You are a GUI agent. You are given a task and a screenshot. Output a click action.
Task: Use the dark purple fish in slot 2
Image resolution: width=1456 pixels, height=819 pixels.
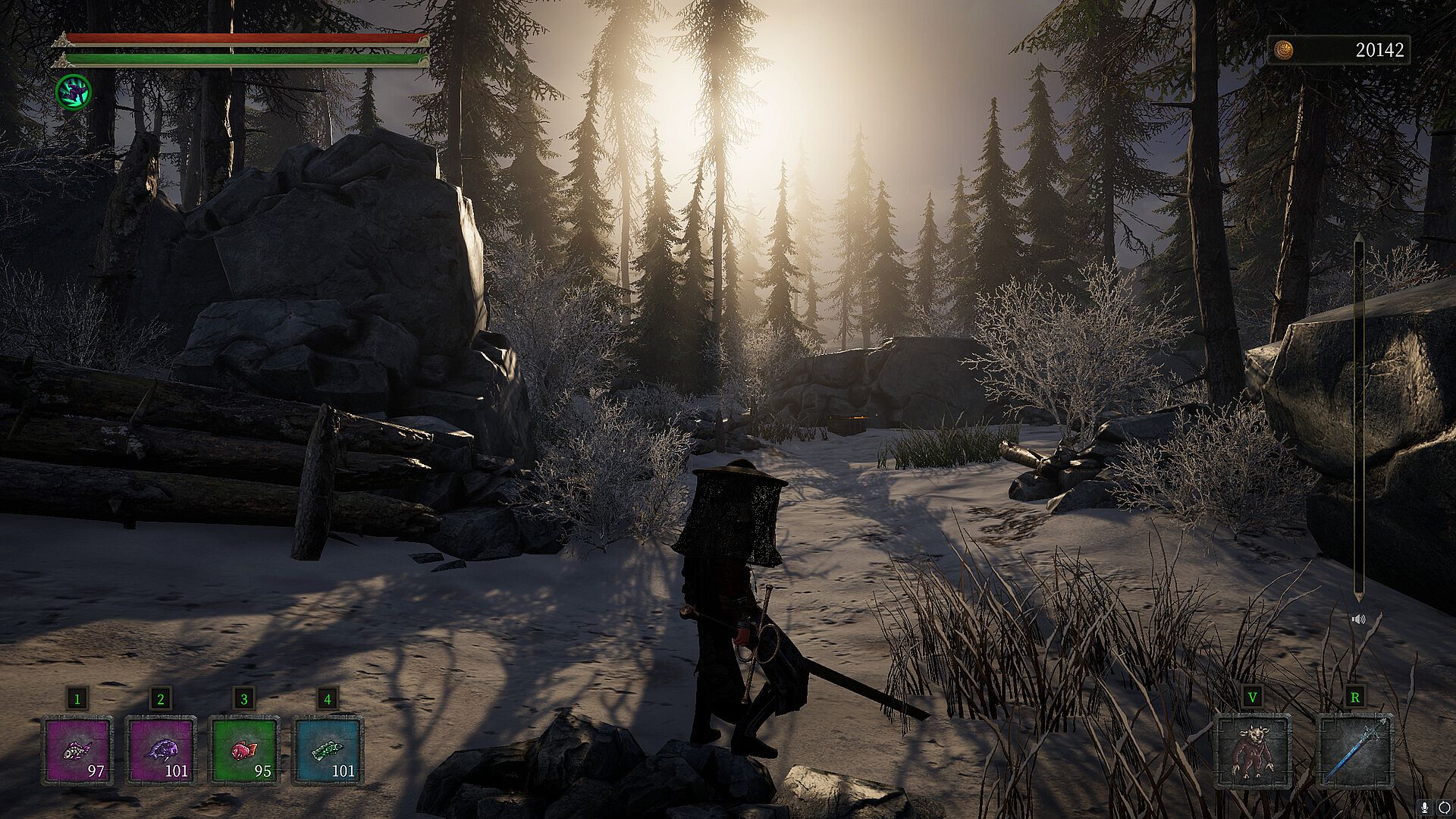pos(161,751)
